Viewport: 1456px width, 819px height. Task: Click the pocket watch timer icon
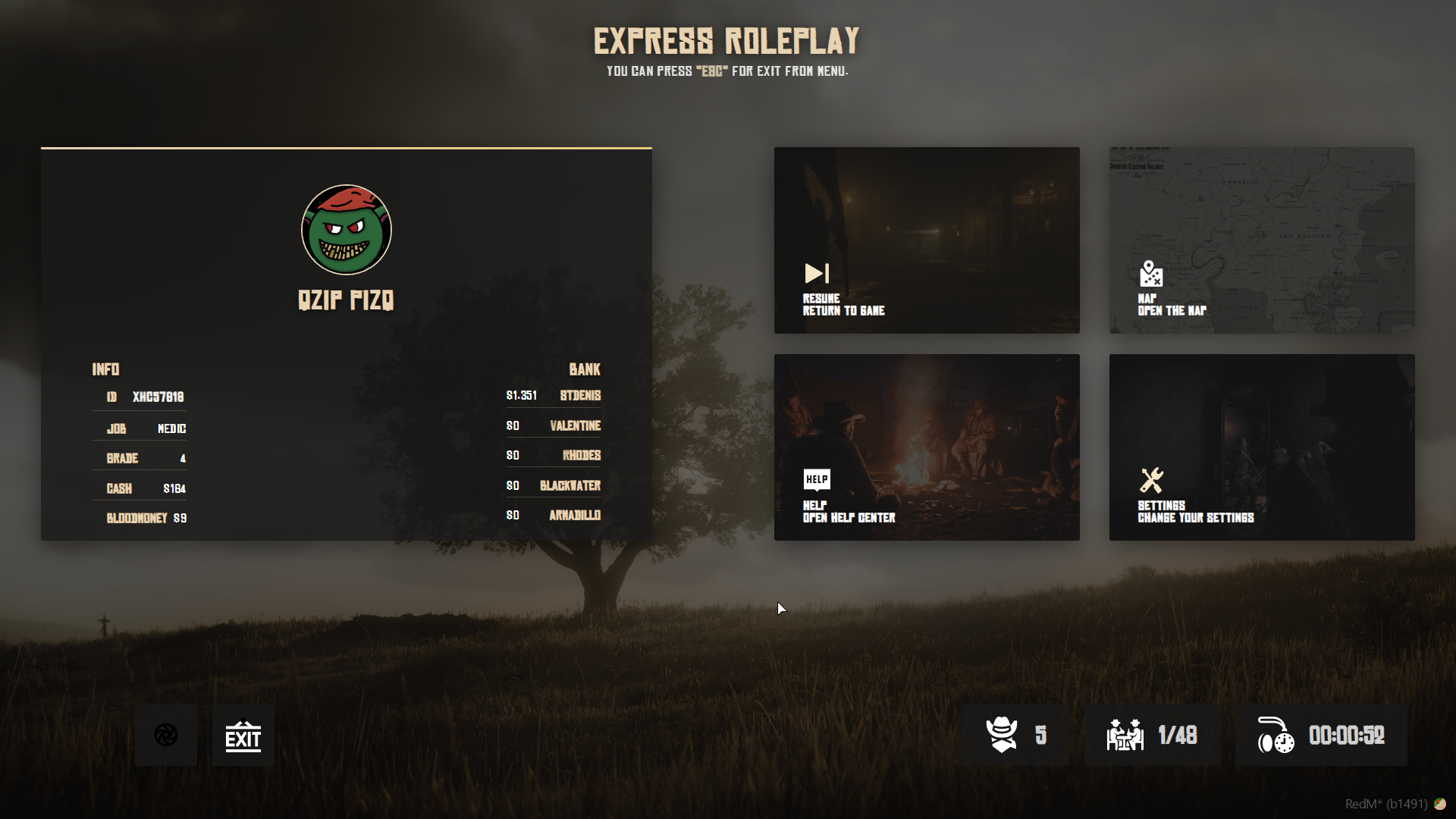[1276, 735]
